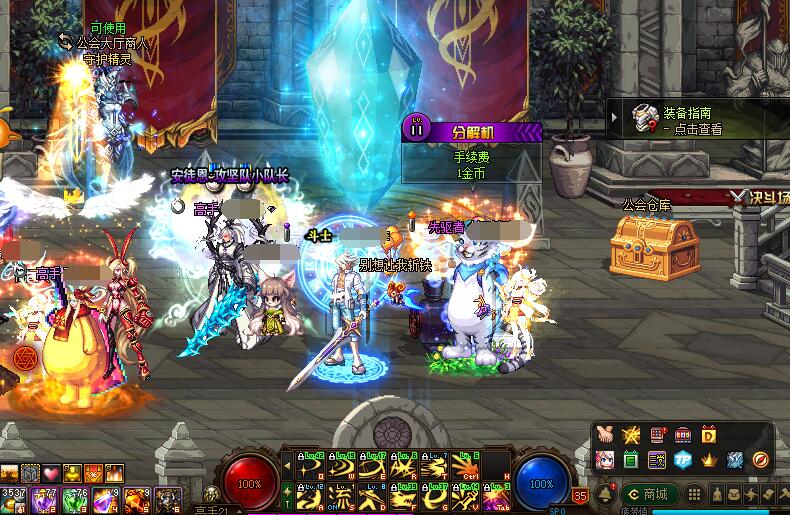The image size is (790, 515).
Task: Open the golden crown icon
Action: click(x=709, y=460)
